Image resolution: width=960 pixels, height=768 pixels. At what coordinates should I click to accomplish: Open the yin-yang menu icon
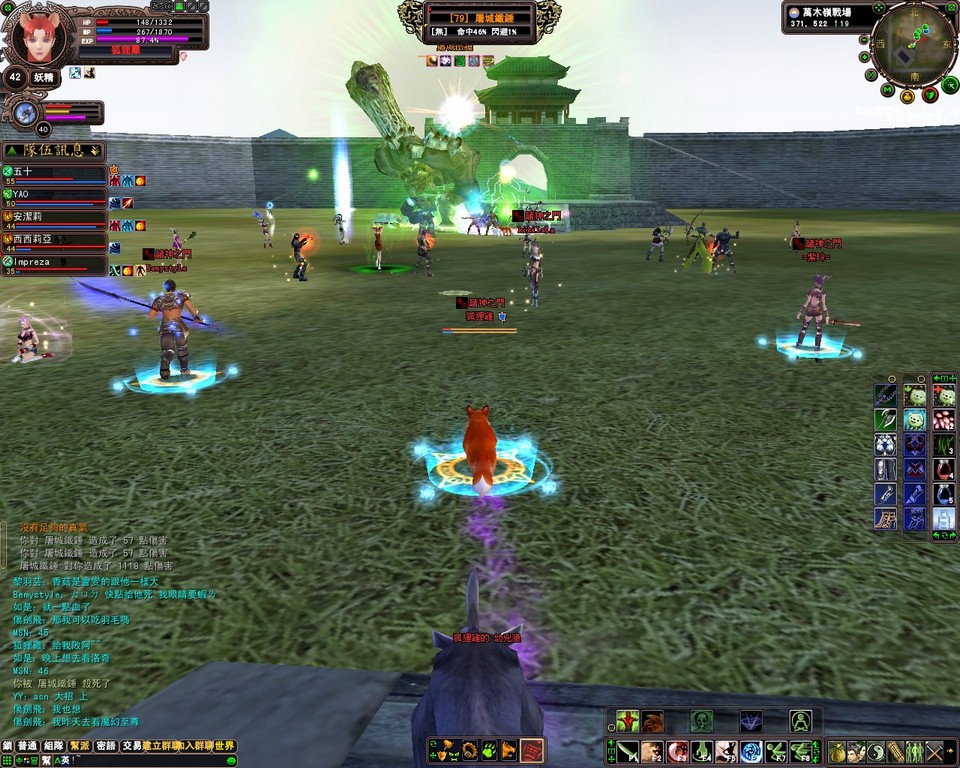(875, 751)
